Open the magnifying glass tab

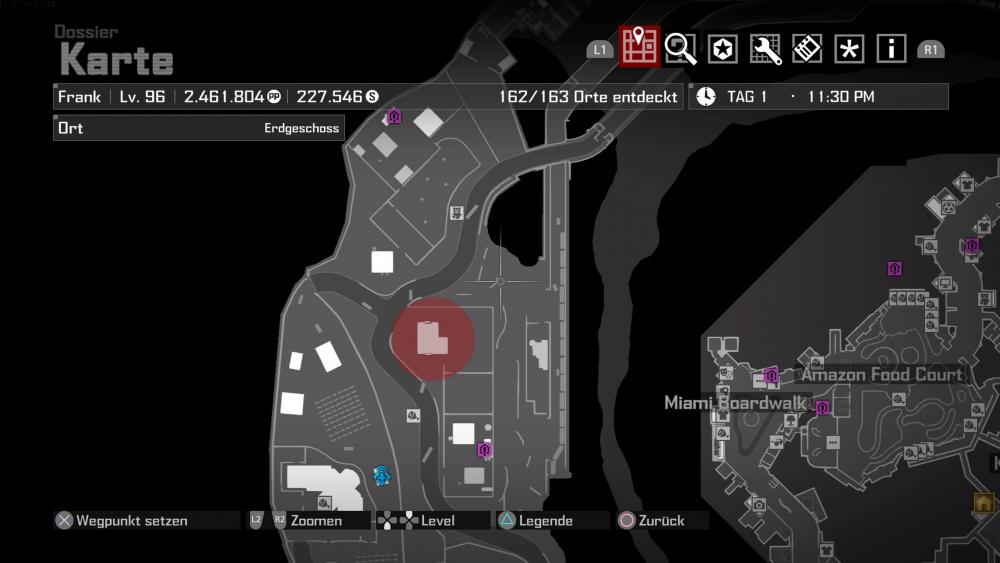[680, 48]
